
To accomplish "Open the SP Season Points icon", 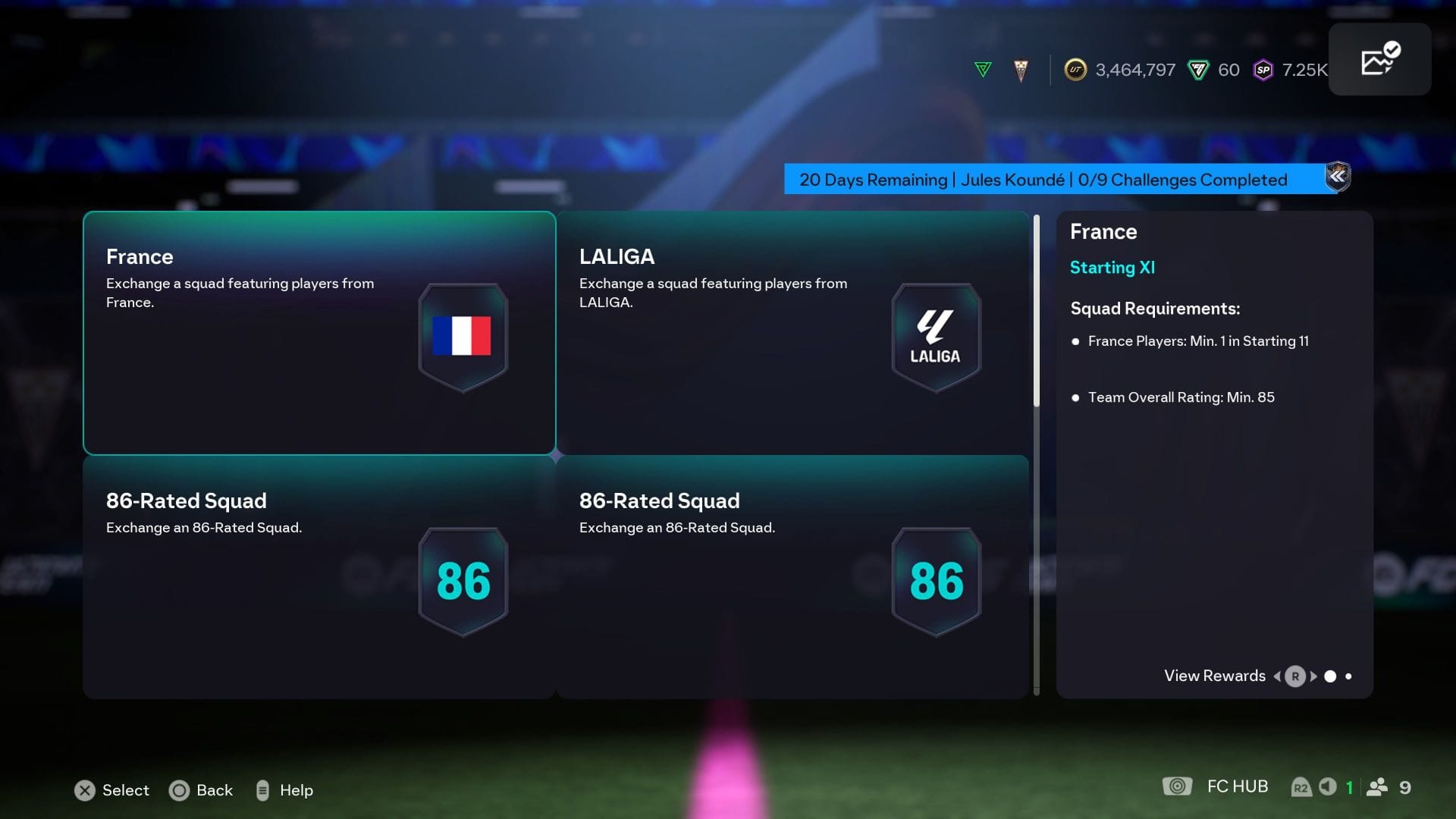I will (x=1263, y=70).
